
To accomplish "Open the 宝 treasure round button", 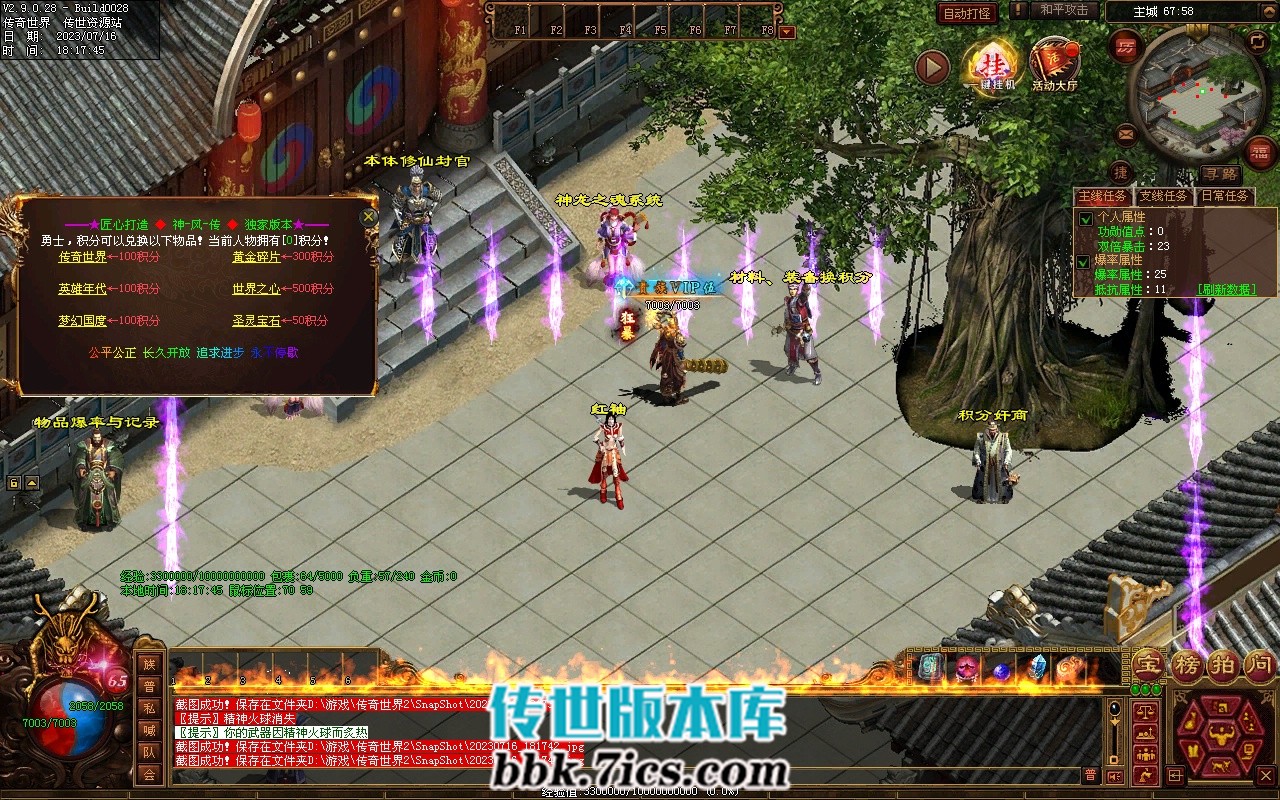I will pyautogui.click(x=1148, y=665).
